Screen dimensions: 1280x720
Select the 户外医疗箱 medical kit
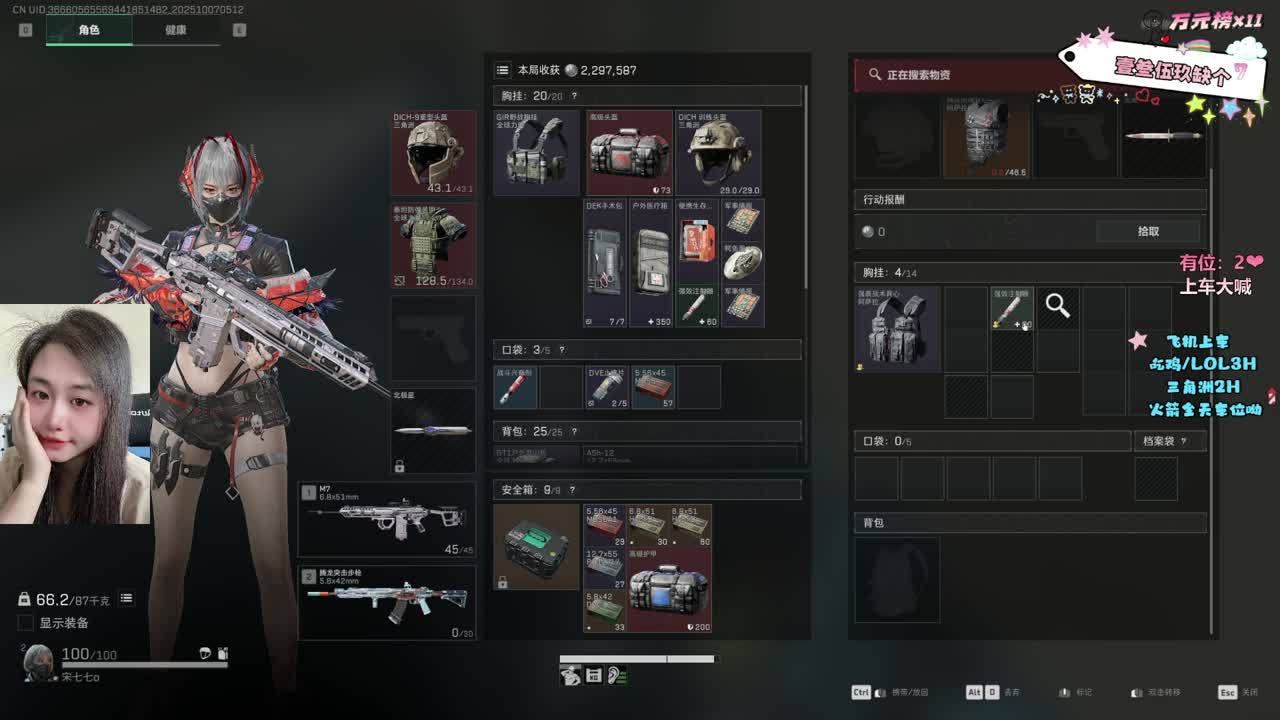(x=651, y=263)
